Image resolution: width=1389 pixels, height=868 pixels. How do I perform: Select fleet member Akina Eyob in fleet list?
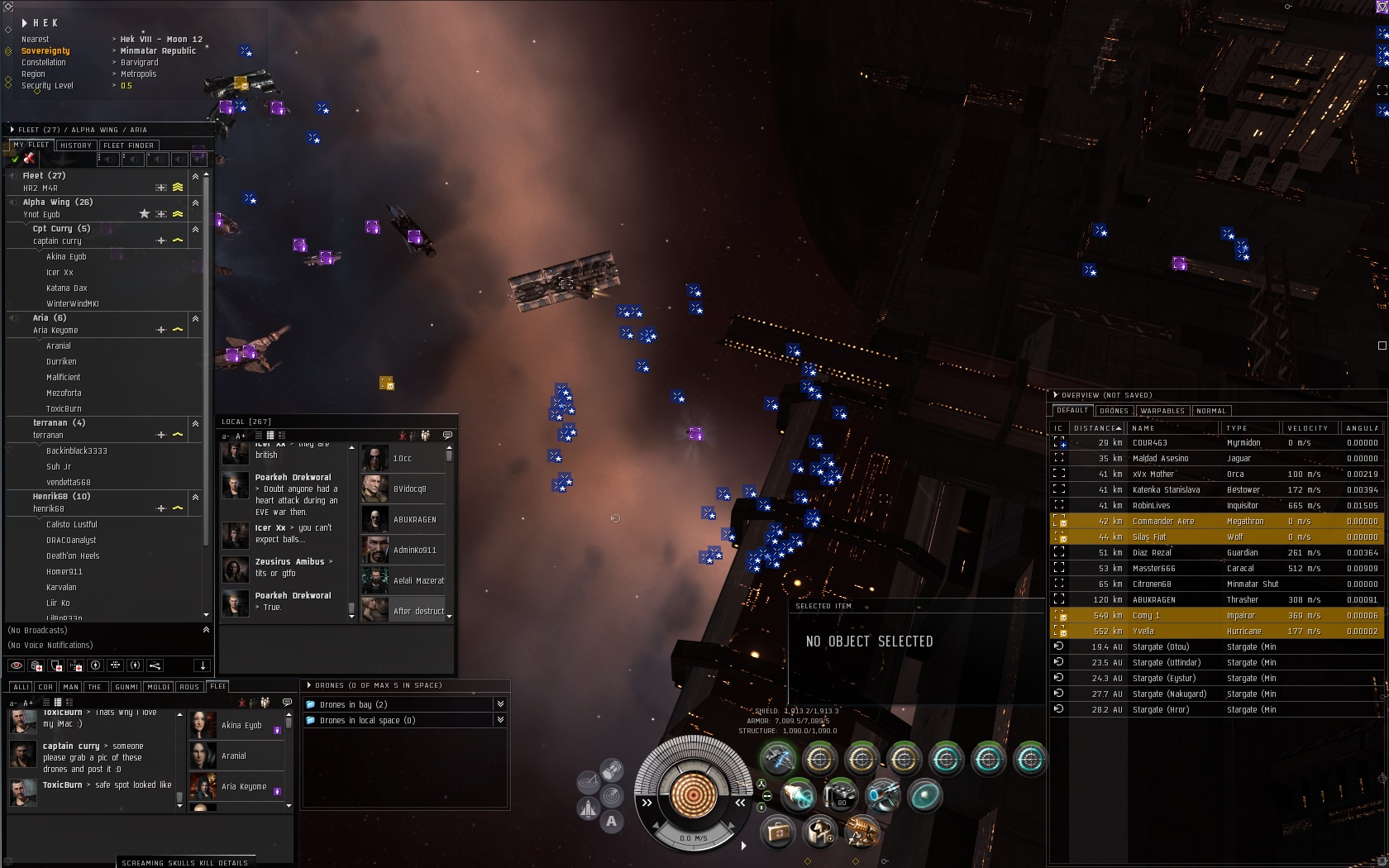pyautogui.click(x=66, y=257)
